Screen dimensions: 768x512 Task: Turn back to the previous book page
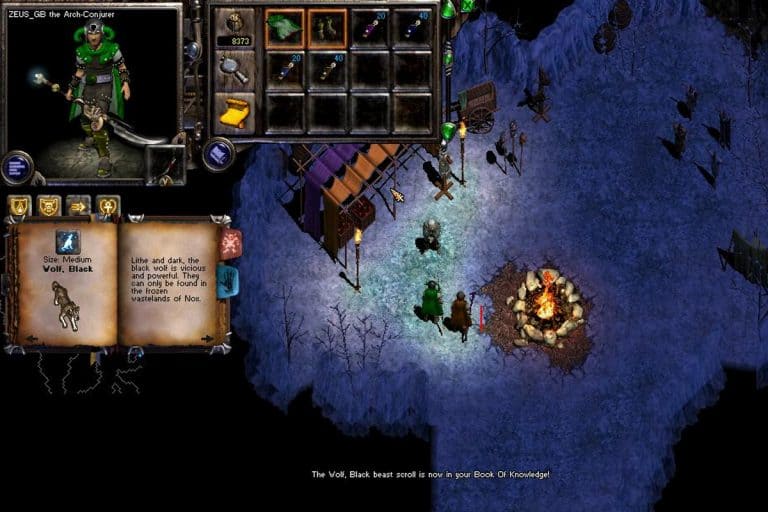[x=30, y=338]
